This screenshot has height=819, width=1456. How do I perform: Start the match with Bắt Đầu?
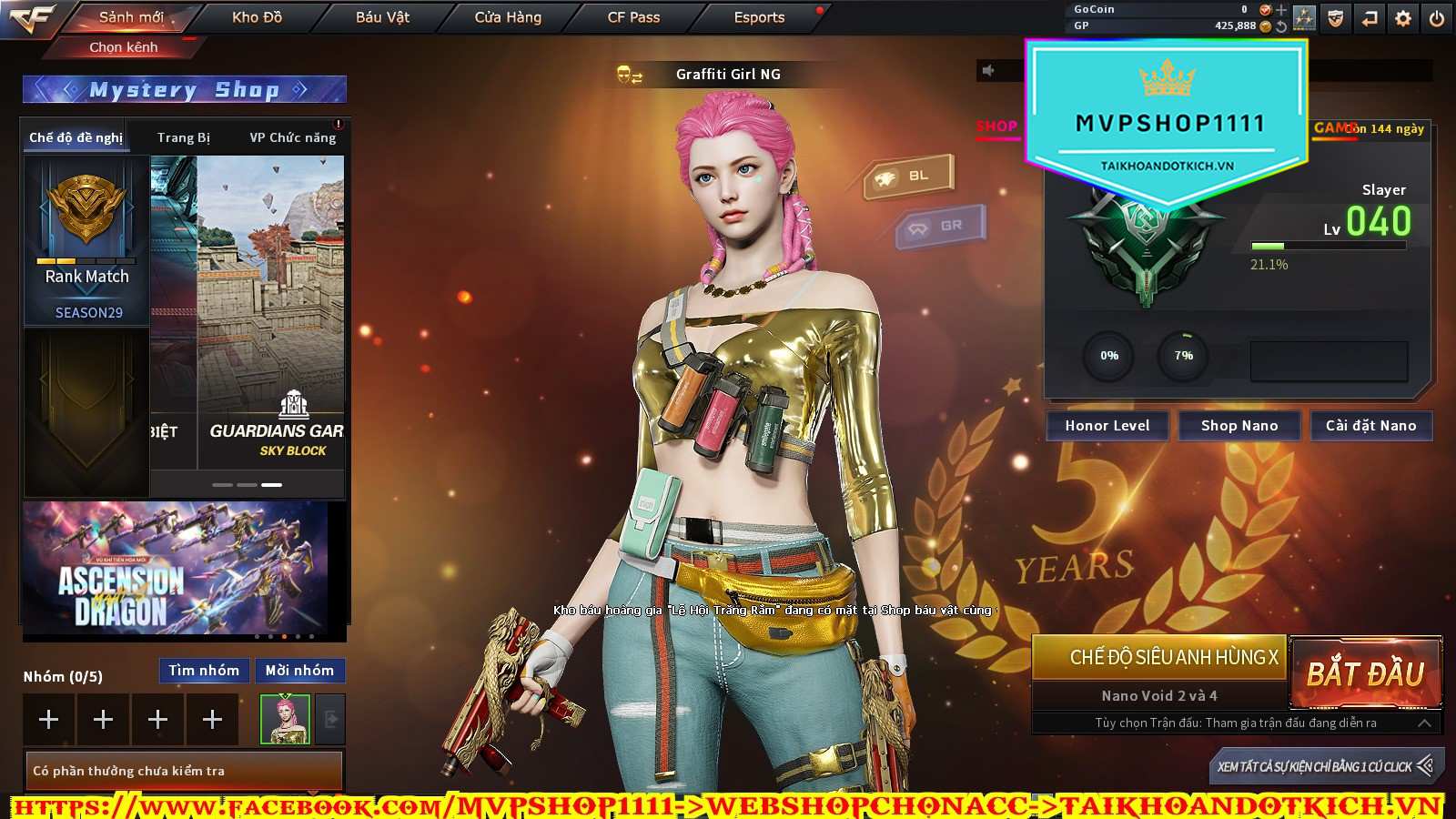pyautogui.click(x=1365, y=673)
